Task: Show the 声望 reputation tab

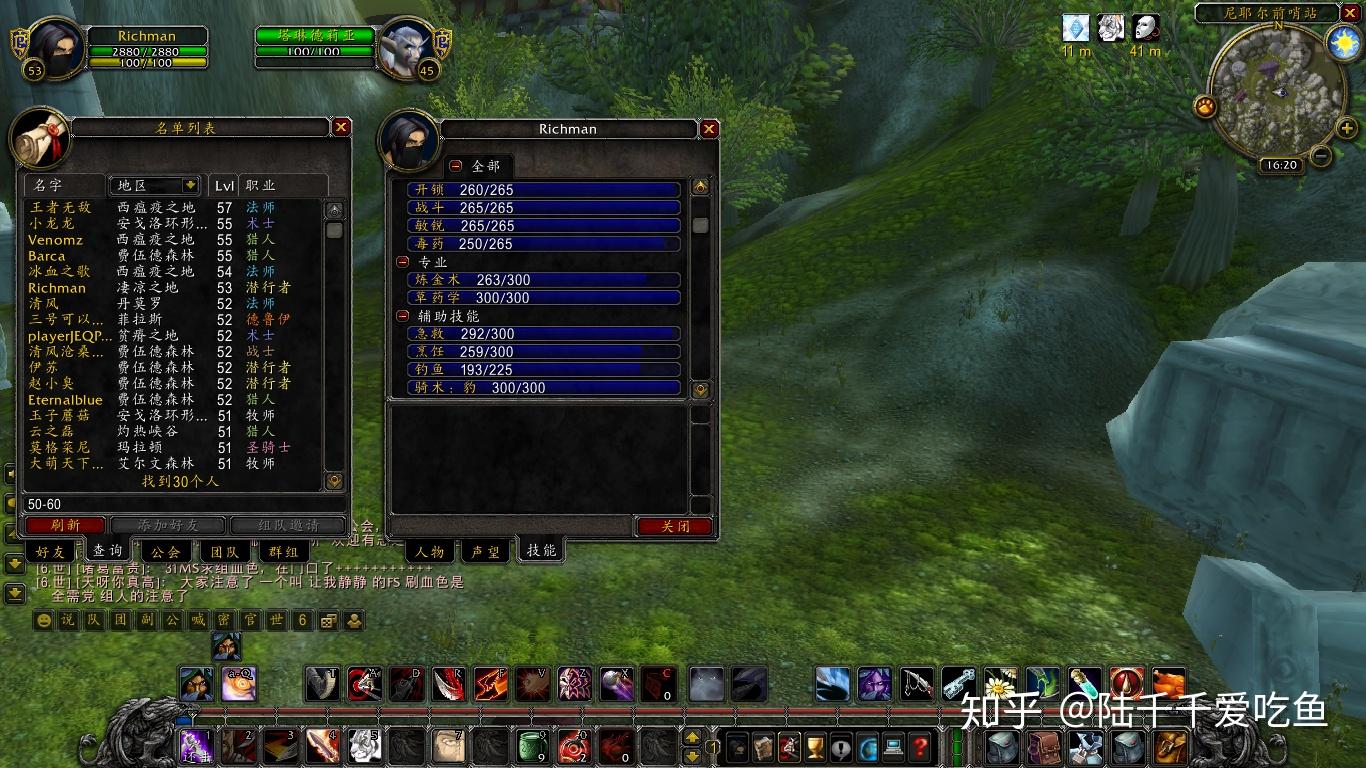Action: point(486,551)
